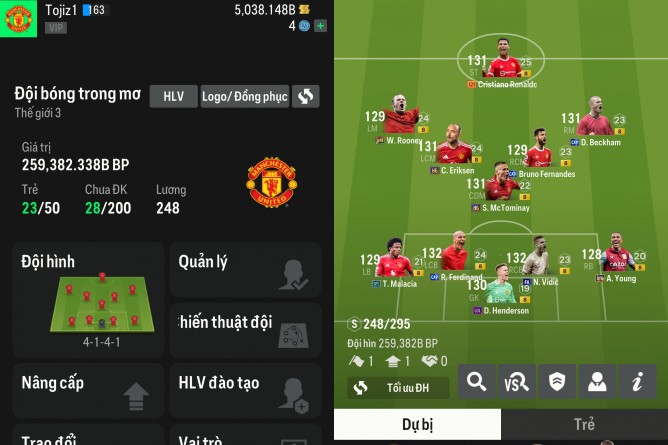This screenshot has width=668, height=445.
Task: Open the Tojiz1 club profile badge
Action: coord(18,18)
